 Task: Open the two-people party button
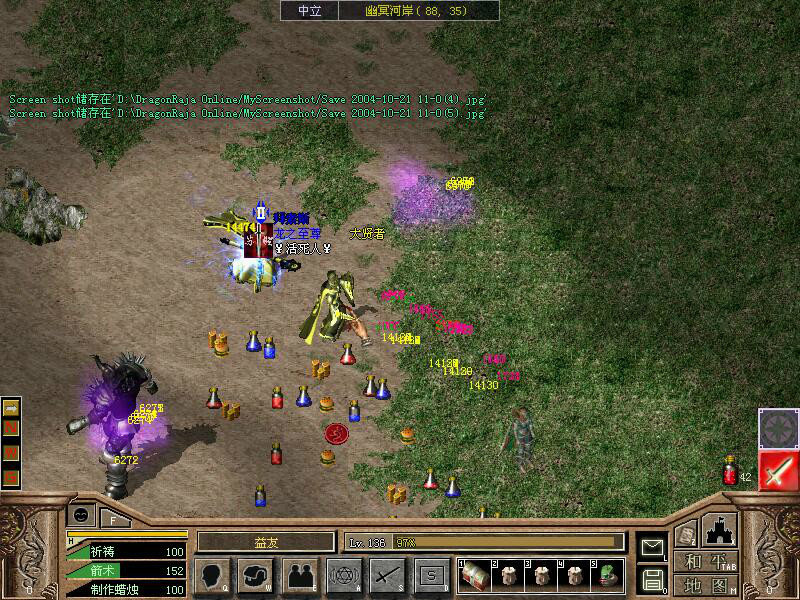(x=298, y=574)
